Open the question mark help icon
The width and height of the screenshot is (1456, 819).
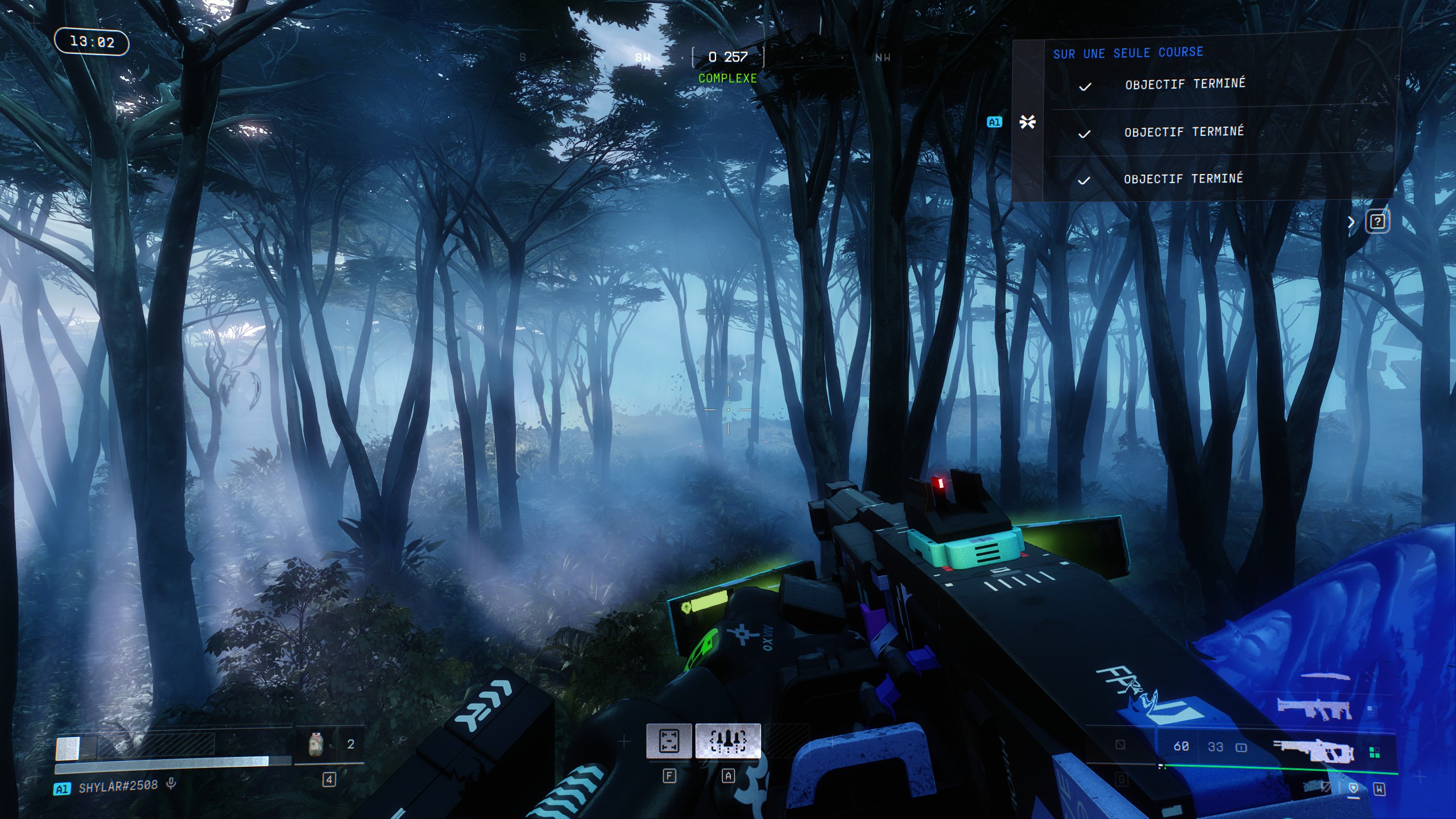[1377, 221]
